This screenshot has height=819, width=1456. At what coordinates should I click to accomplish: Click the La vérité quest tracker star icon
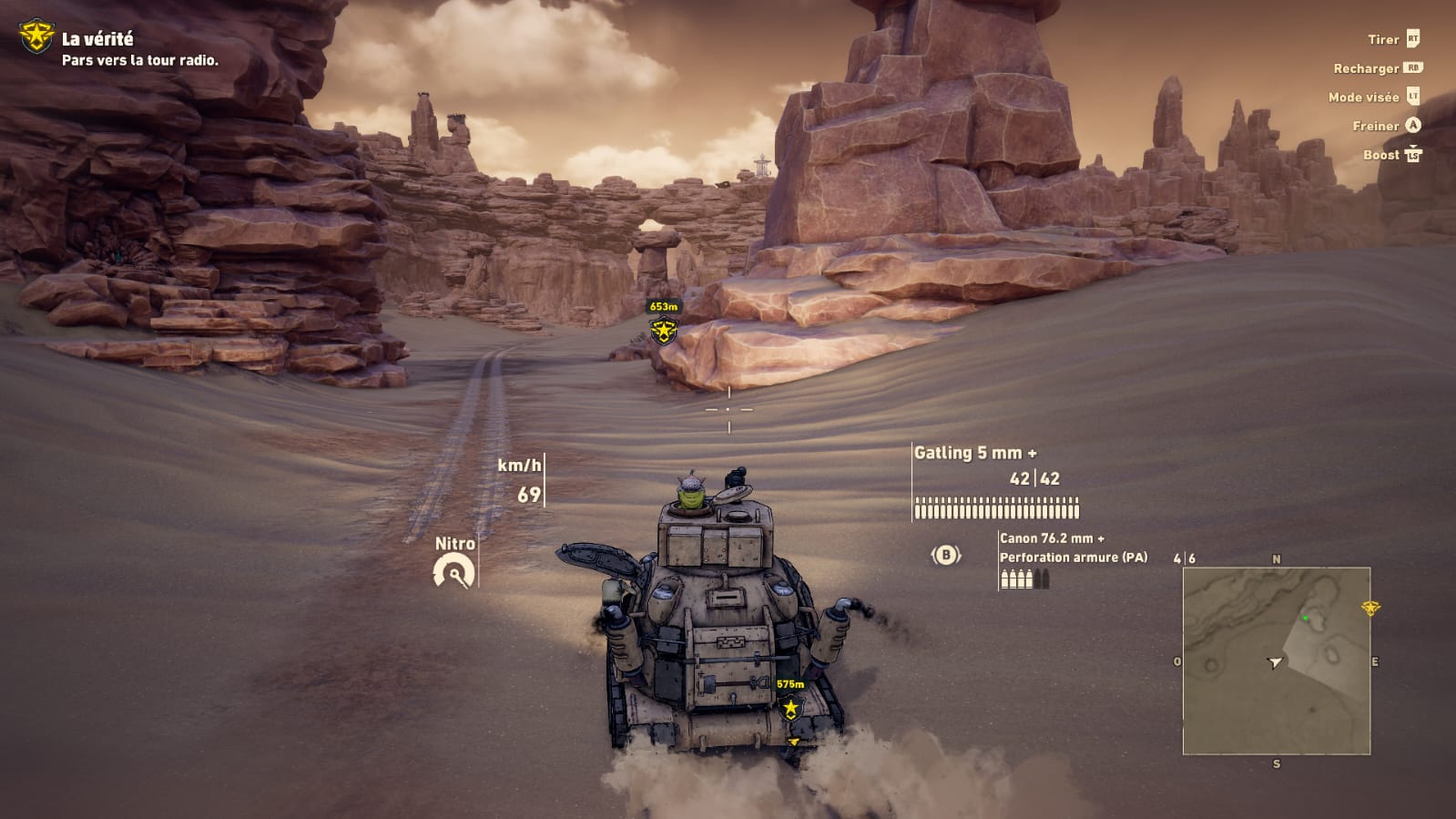point(36,36)
